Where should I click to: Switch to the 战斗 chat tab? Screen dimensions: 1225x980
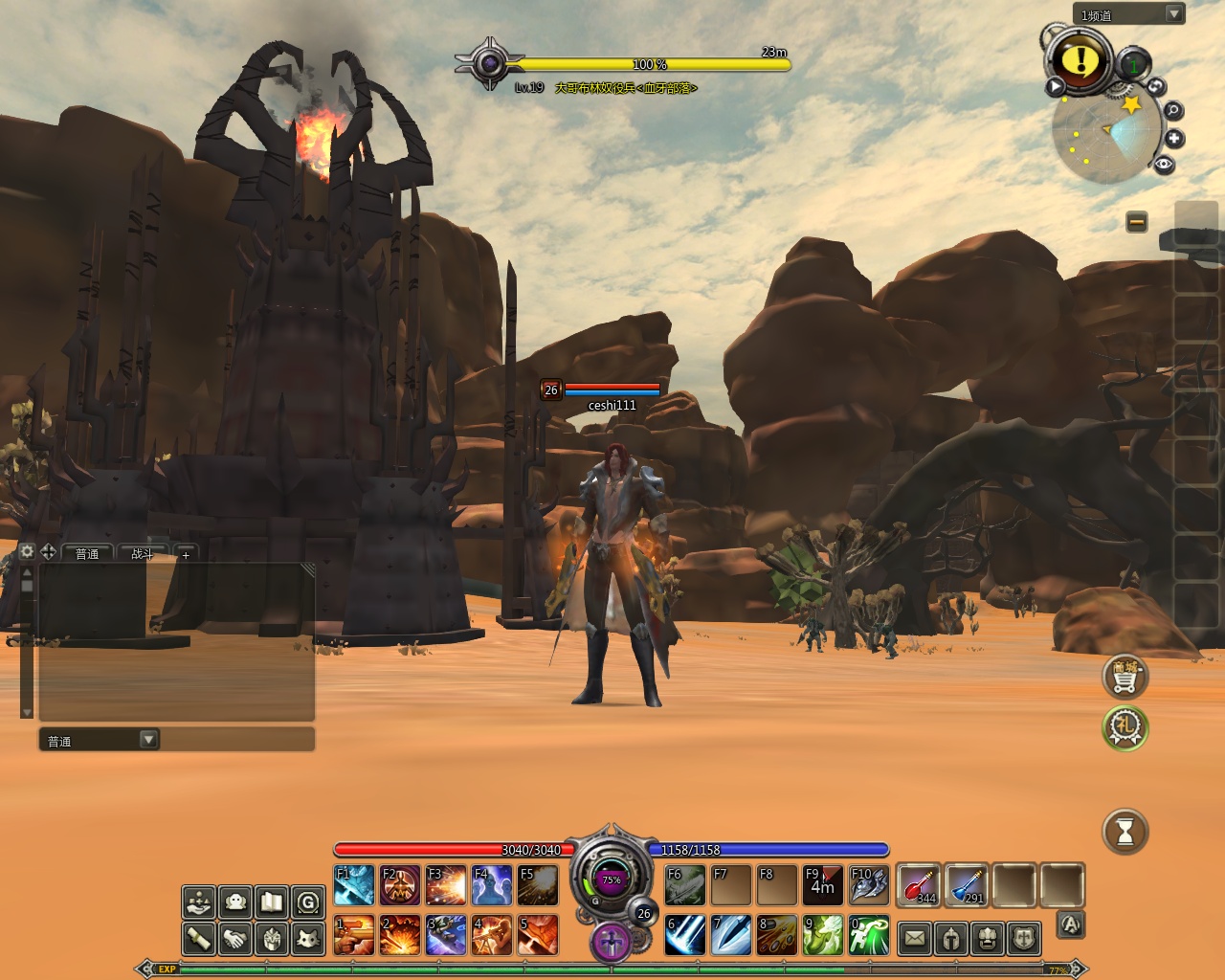click(142, 554)
